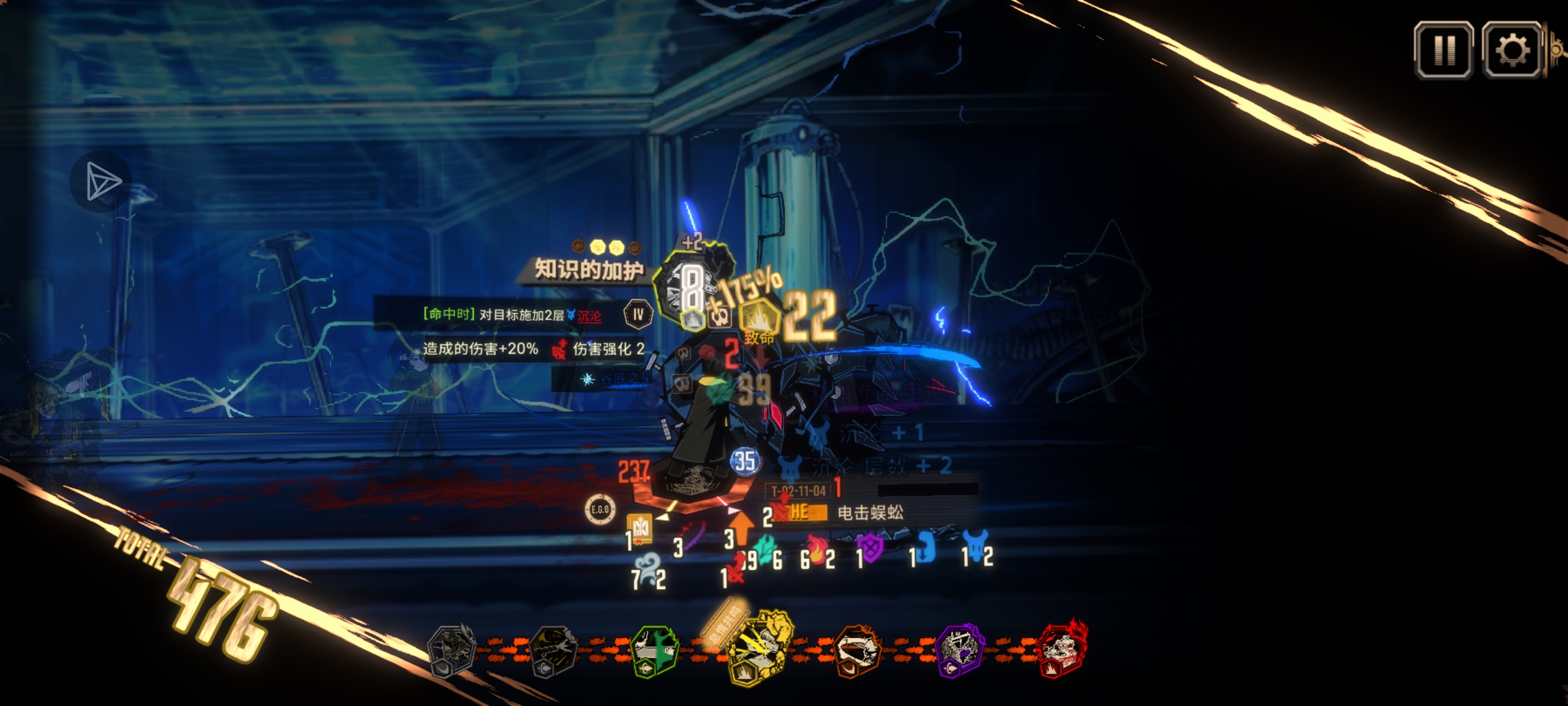
Task: Open the circular E.G.O icon
Action: point(599,510)
